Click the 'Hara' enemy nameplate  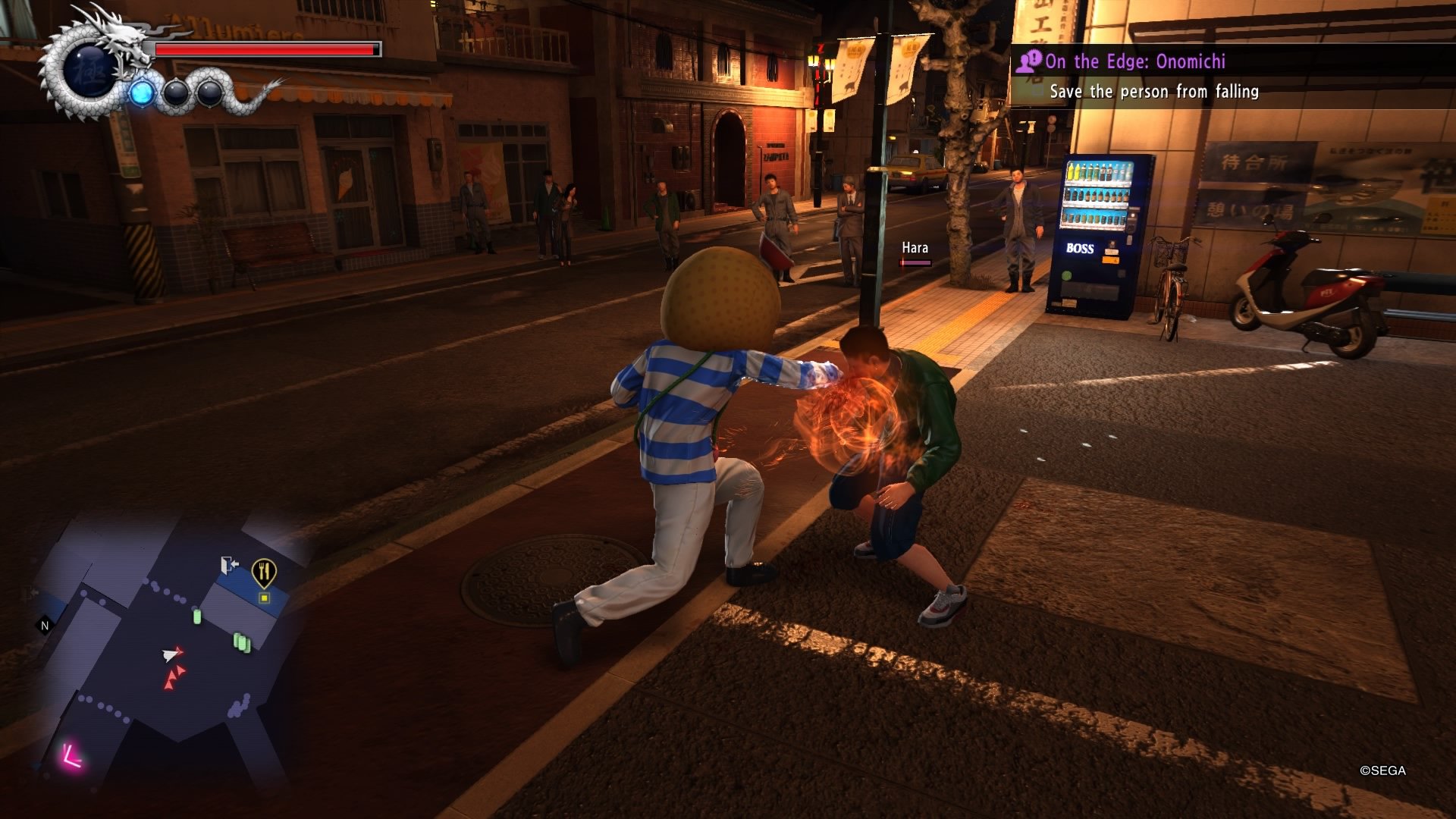click(x=915, y=247)
